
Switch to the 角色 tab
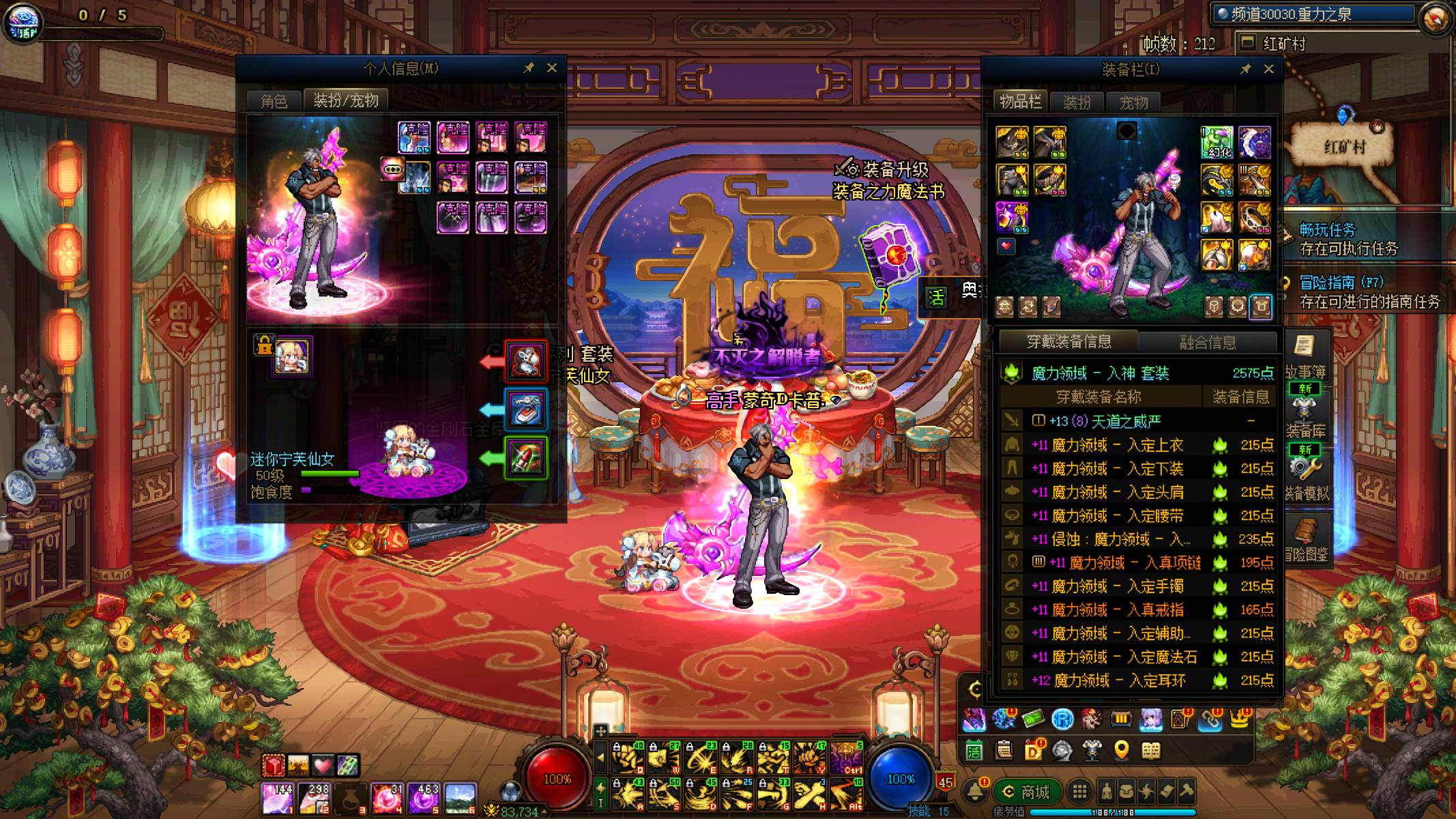(x=274, y=101)
